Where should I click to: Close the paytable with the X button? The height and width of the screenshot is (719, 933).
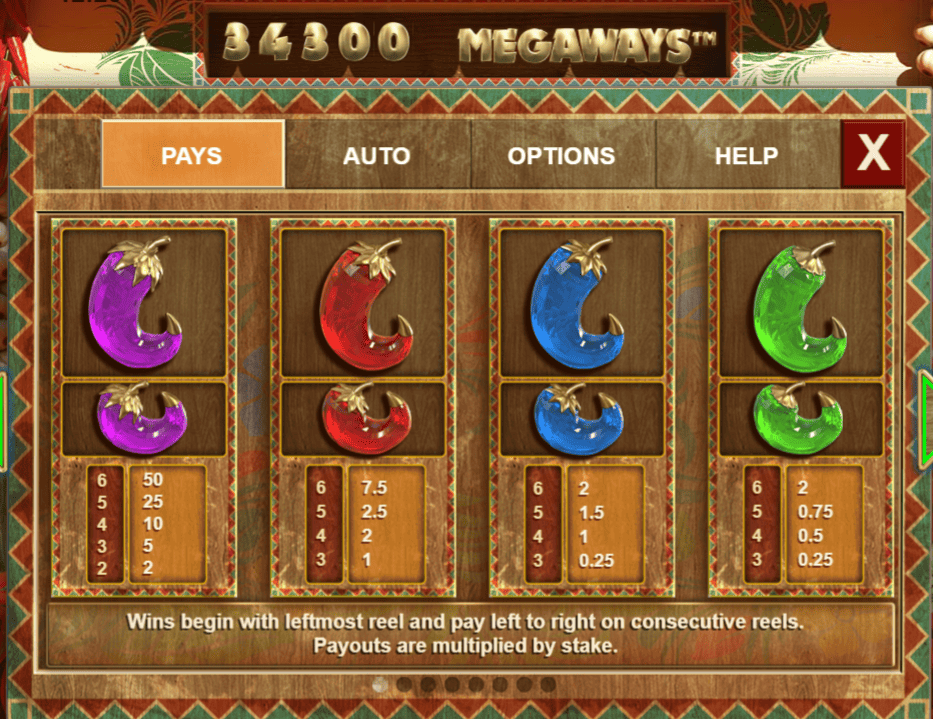click(x=873, y=154)
